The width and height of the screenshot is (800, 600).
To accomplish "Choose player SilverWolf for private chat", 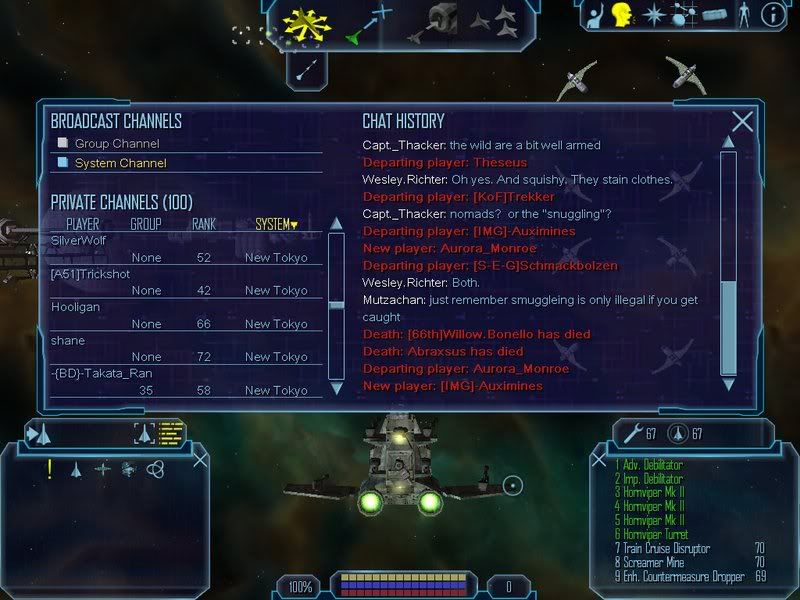I will 78,240.
